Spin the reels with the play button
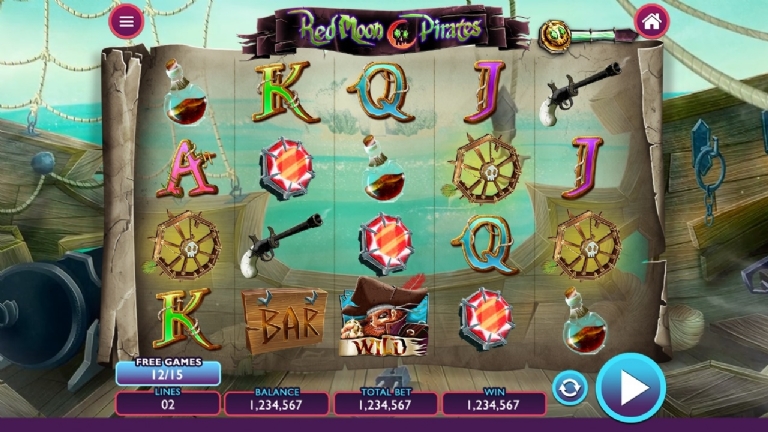The height and width of the screenshot is (432, 768). (630, 387)
